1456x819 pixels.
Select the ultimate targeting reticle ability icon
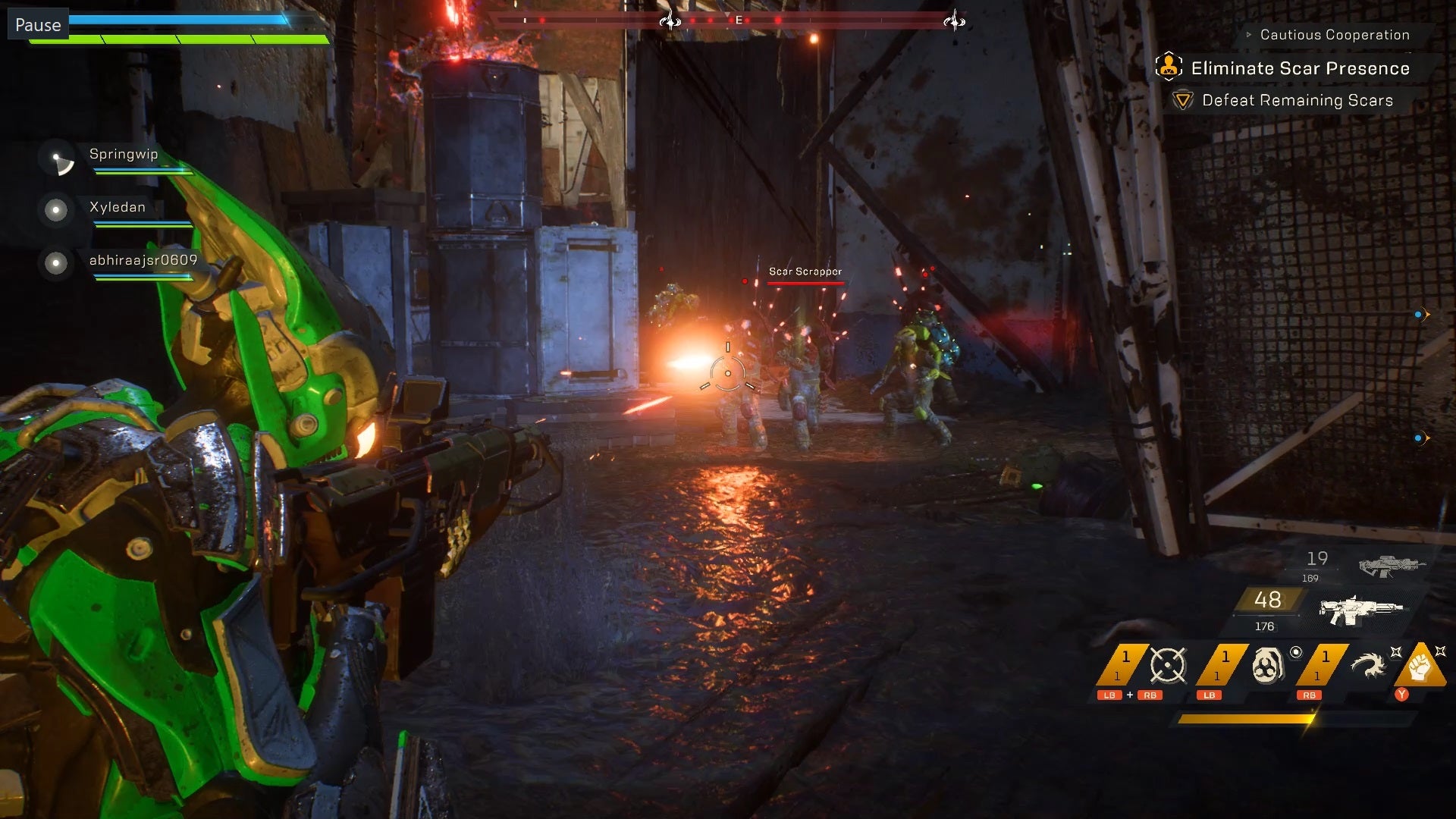[x=1168, y=664]
